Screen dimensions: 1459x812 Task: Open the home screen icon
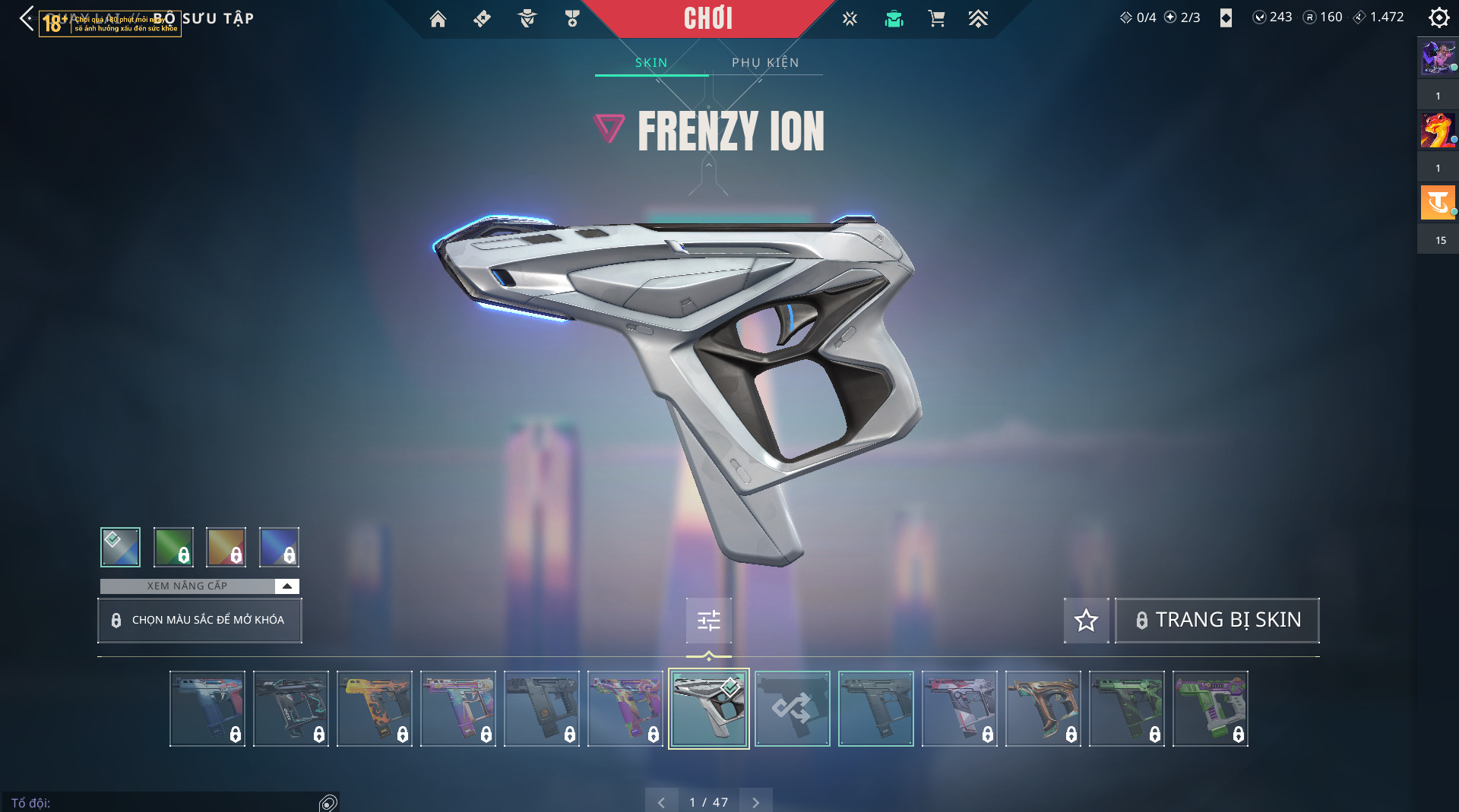[x=438, y=19]
